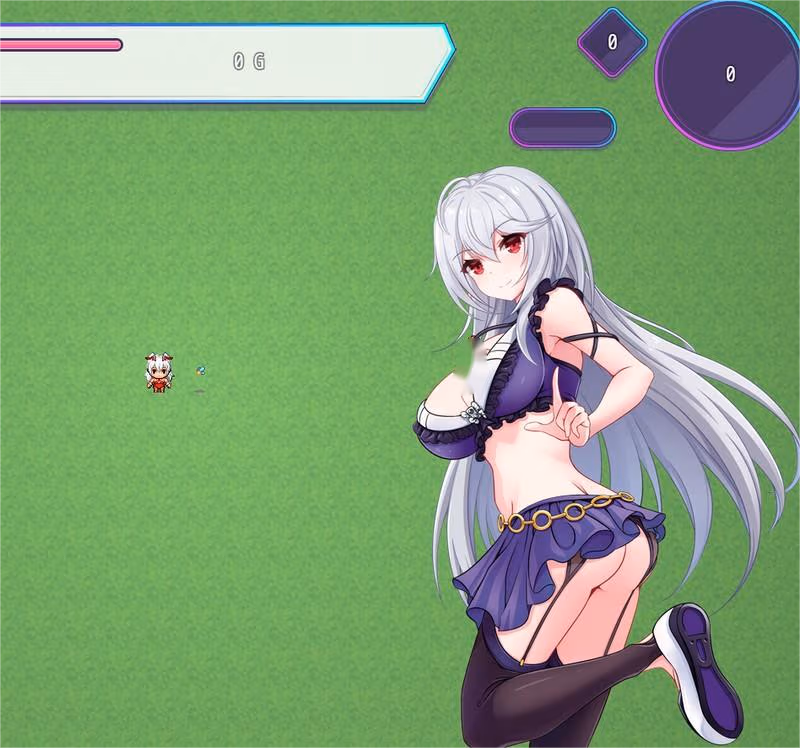Click the blank purple pill-shaped button
The width and height of the screenshot is (800, 748).
(x=562, y=128)
